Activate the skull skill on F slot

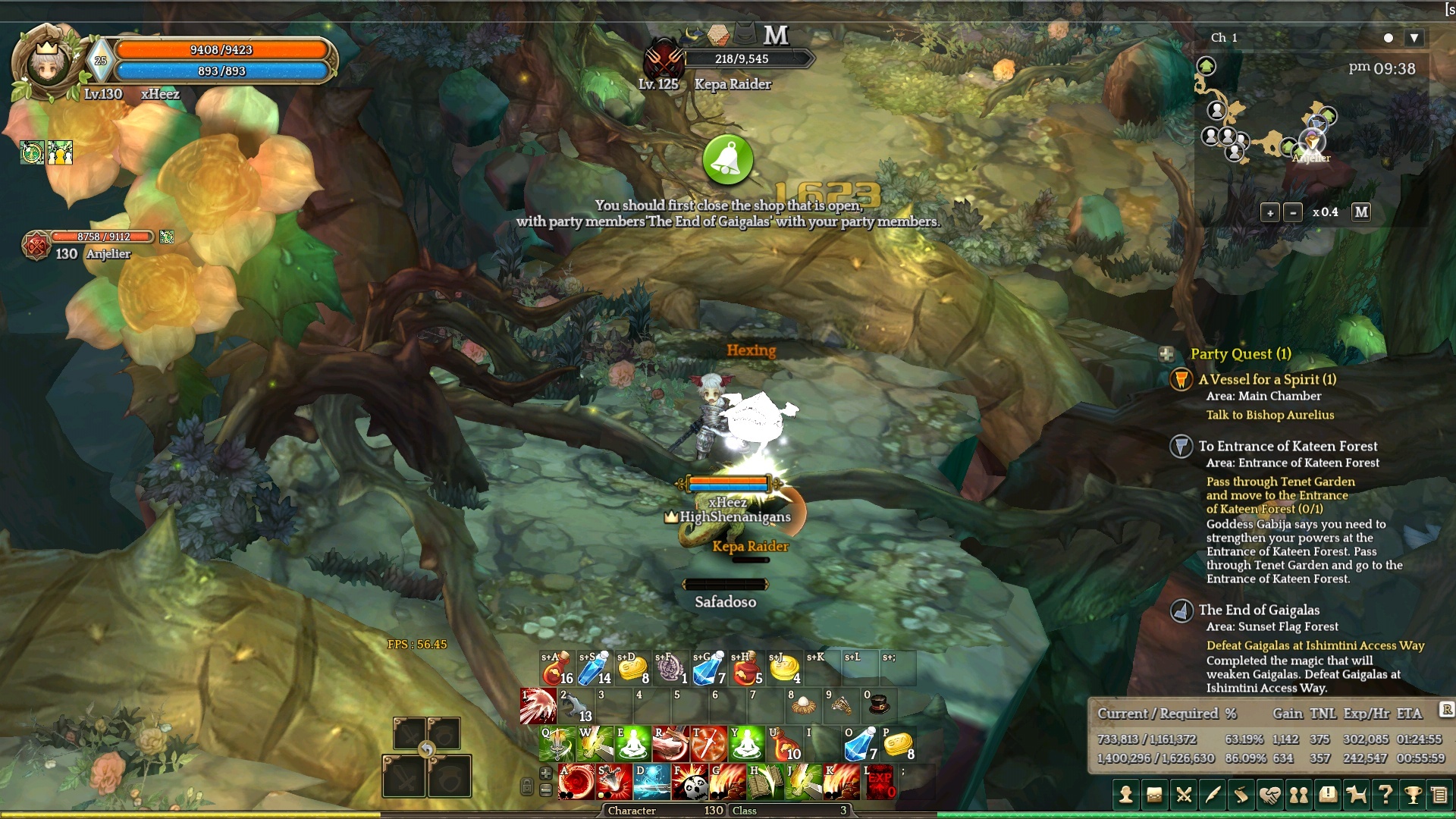tap(689, 783)
